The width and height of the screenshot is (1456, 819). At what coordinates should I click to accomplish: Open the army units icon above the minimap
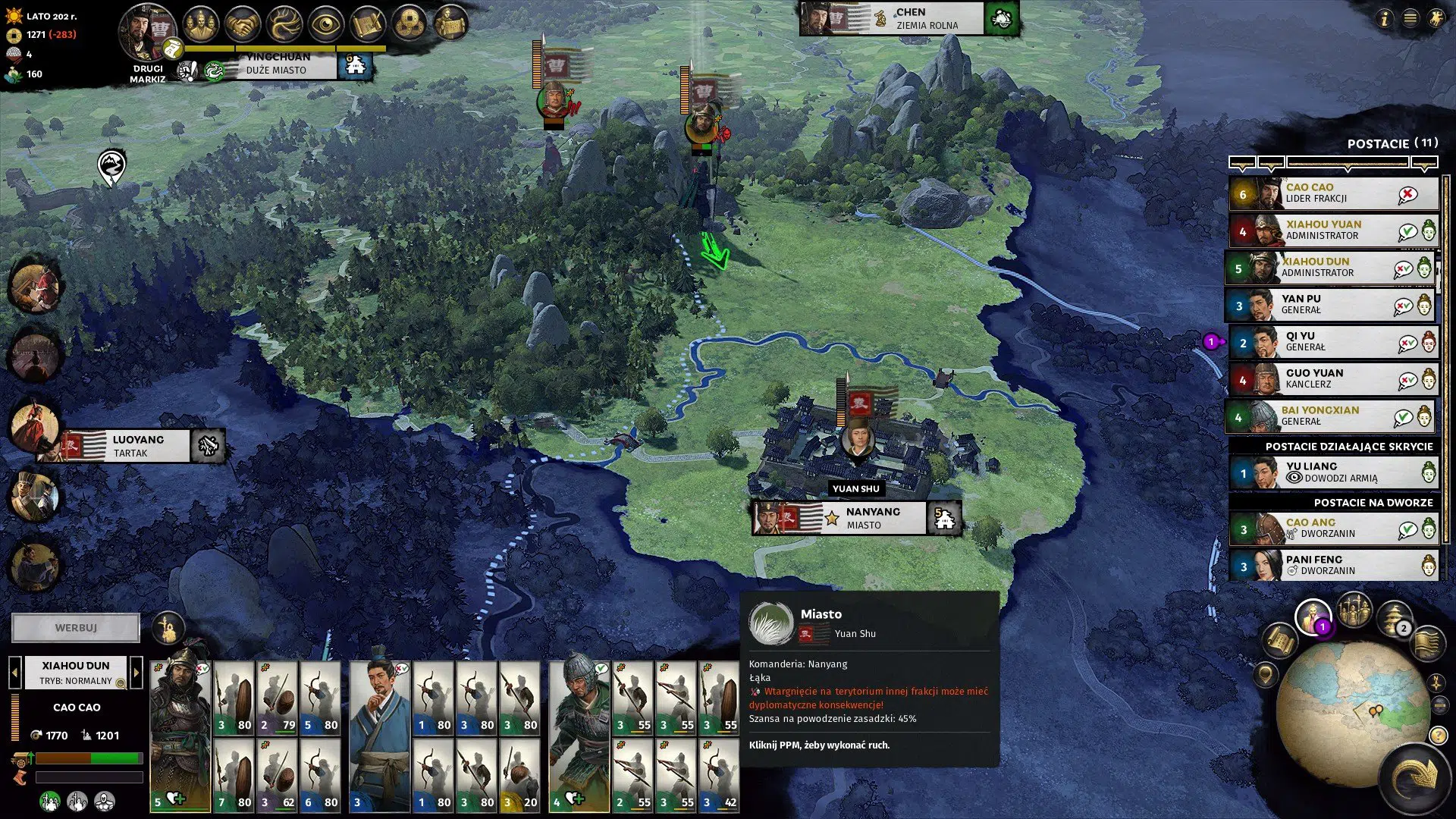1354,610
